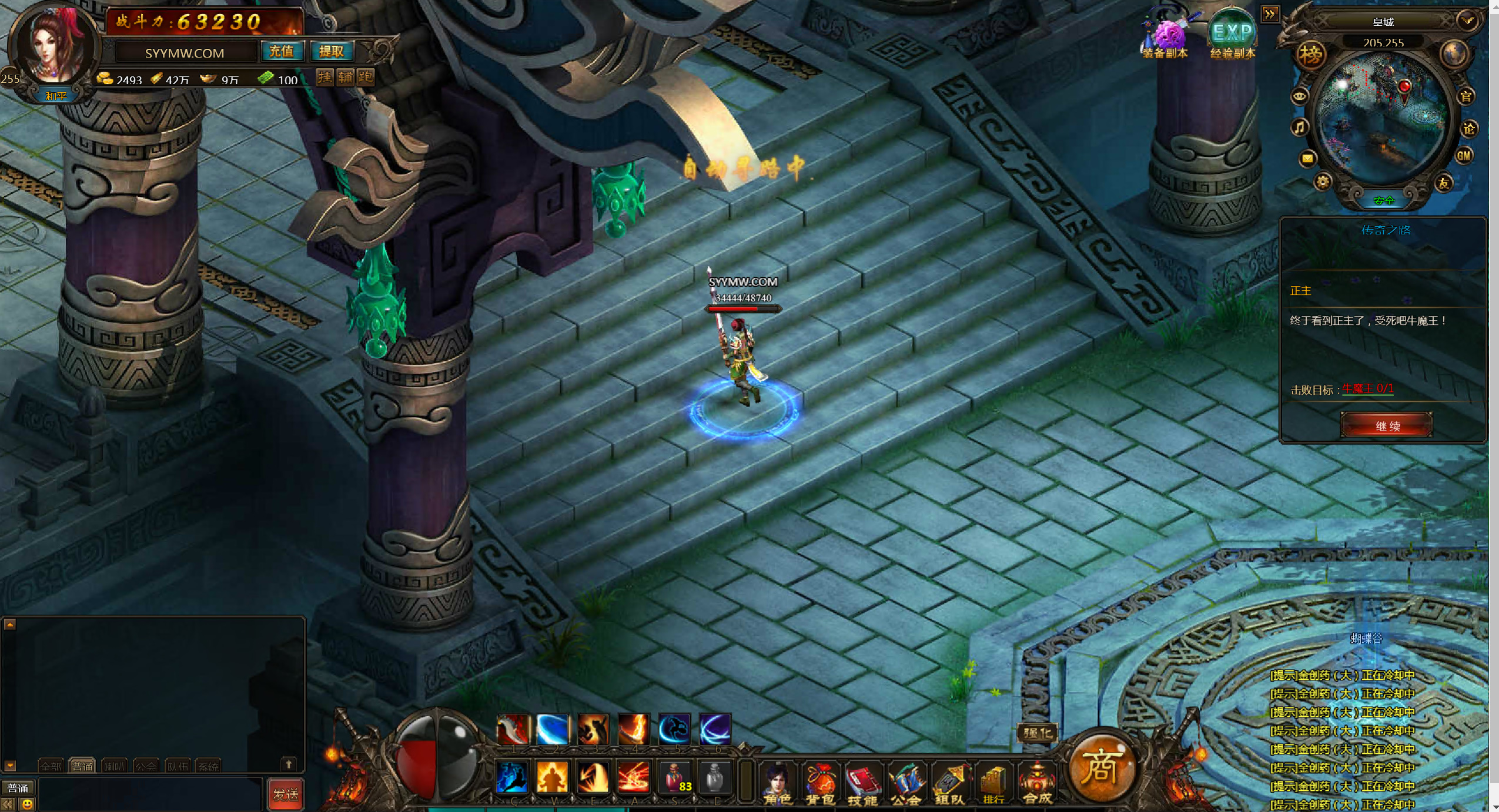Image resolution: width=1499 pixels, height=812 pixels.
Task: Open the round 商 shop button
Action: point(1100,768)
